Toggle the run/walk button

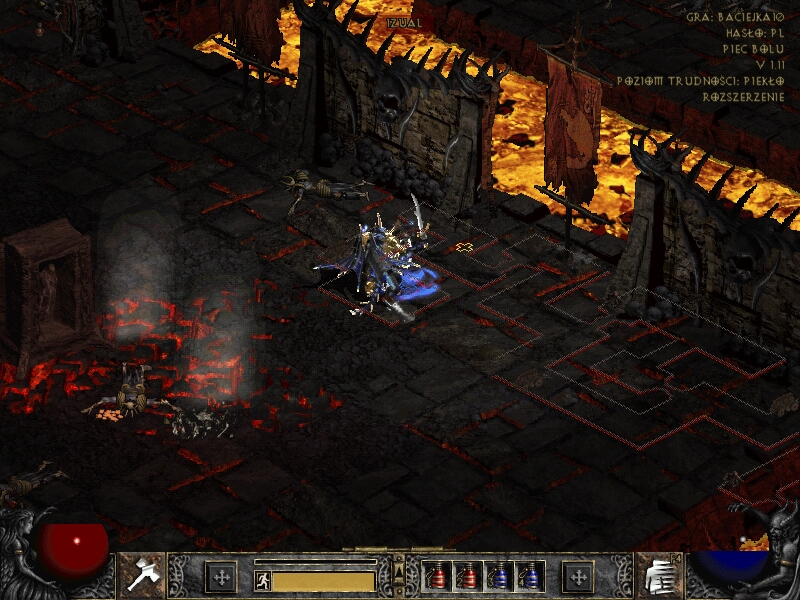(262, 579)
